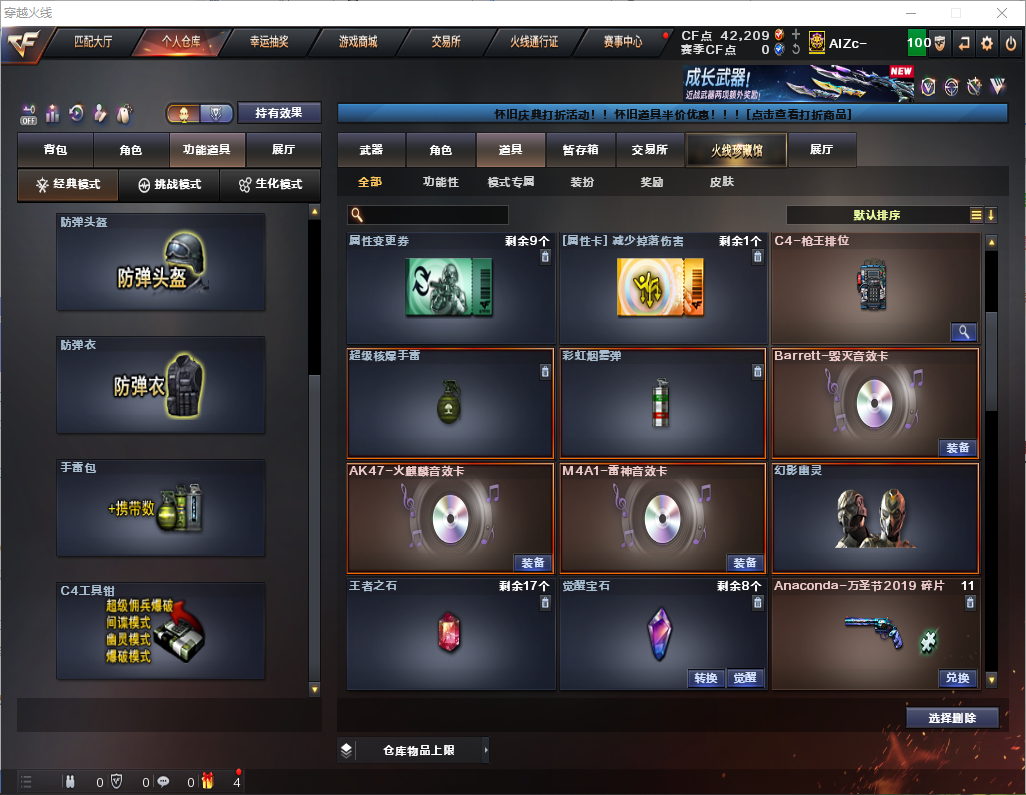
Task: Open the 交易所 top menu
Action: coord(446,42)
